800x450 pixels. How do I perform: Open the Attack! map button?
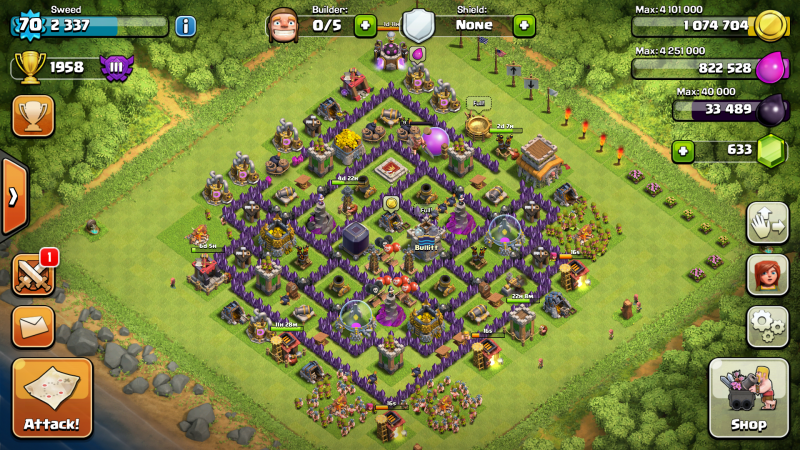[52, 397]
